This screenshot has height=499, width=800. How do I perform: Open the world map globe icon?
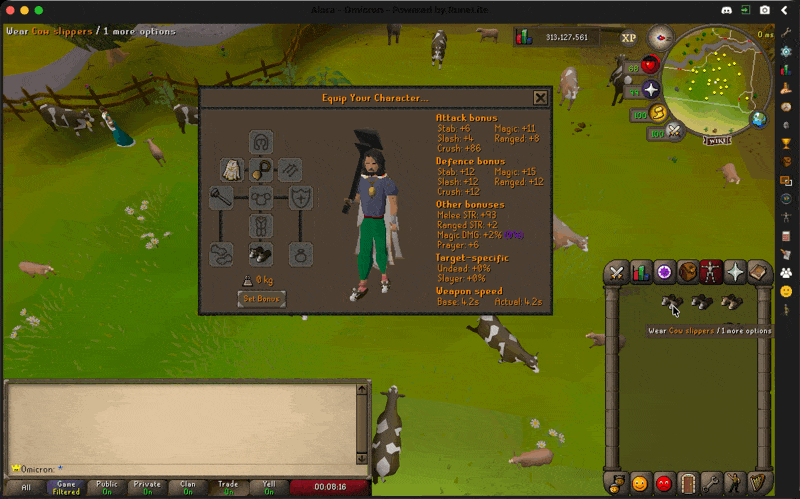(759, 120)
